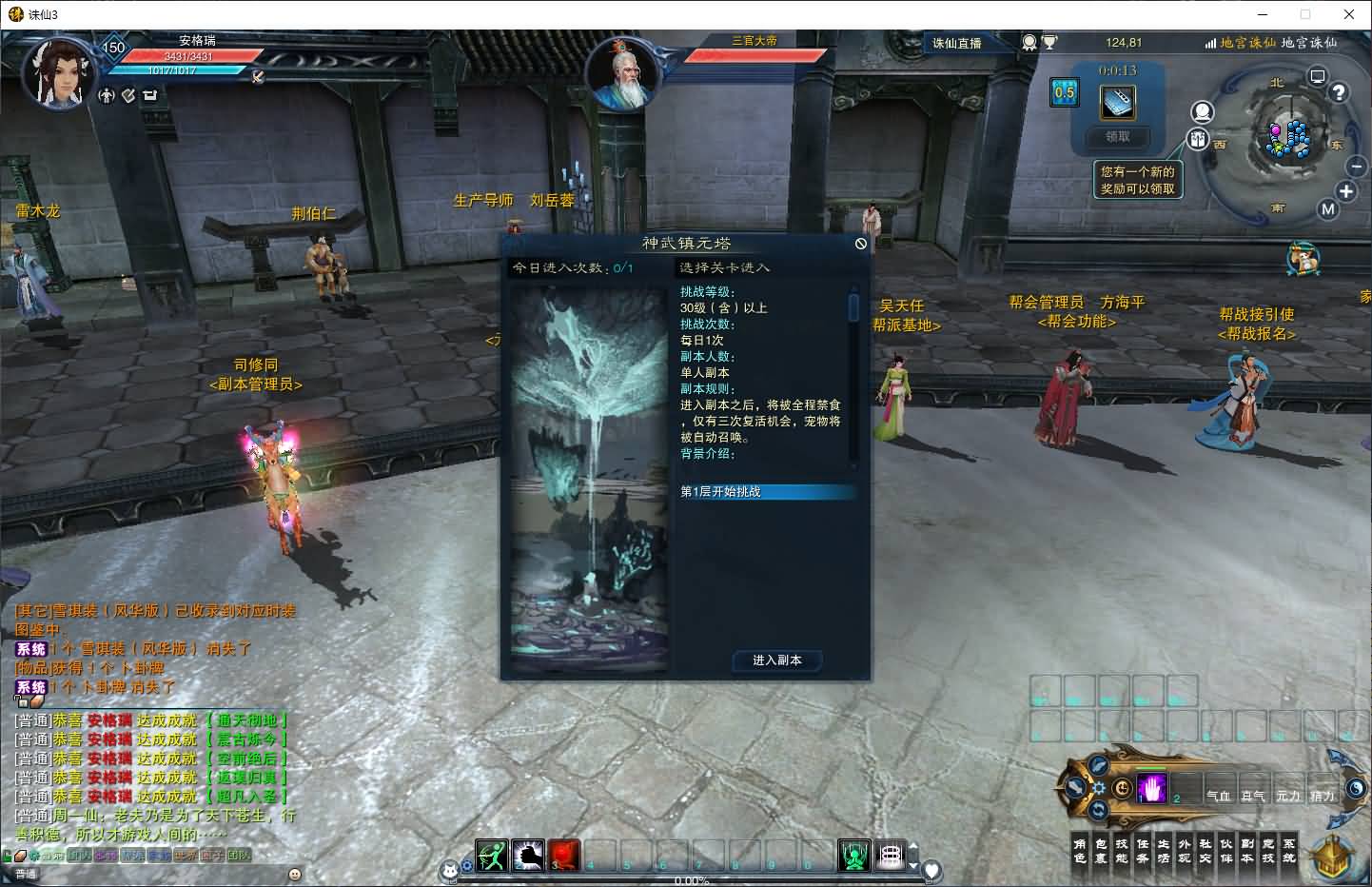
Task: Open the 技能 skills menu
Action: click(1121, 851)
